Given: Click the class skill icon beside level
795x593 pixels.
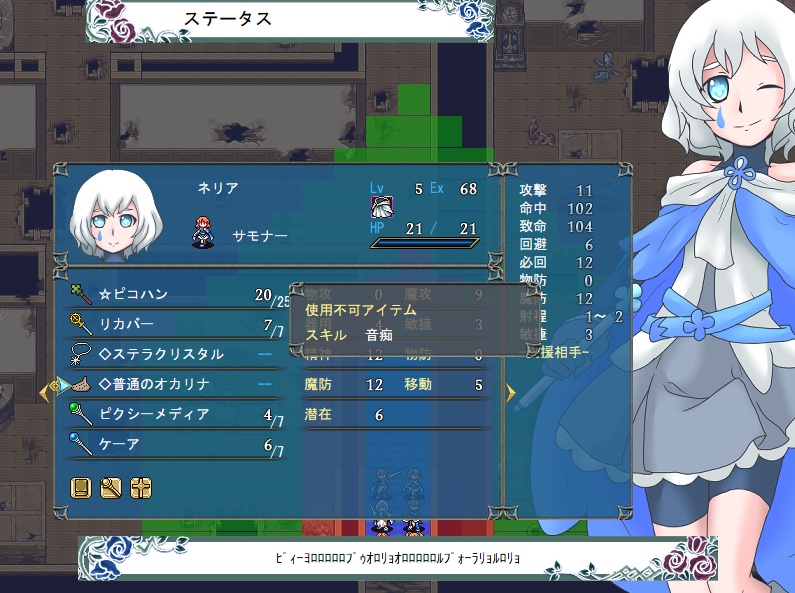Looking at the screenshot, I should pyautogui.click(x=382, y=207).
